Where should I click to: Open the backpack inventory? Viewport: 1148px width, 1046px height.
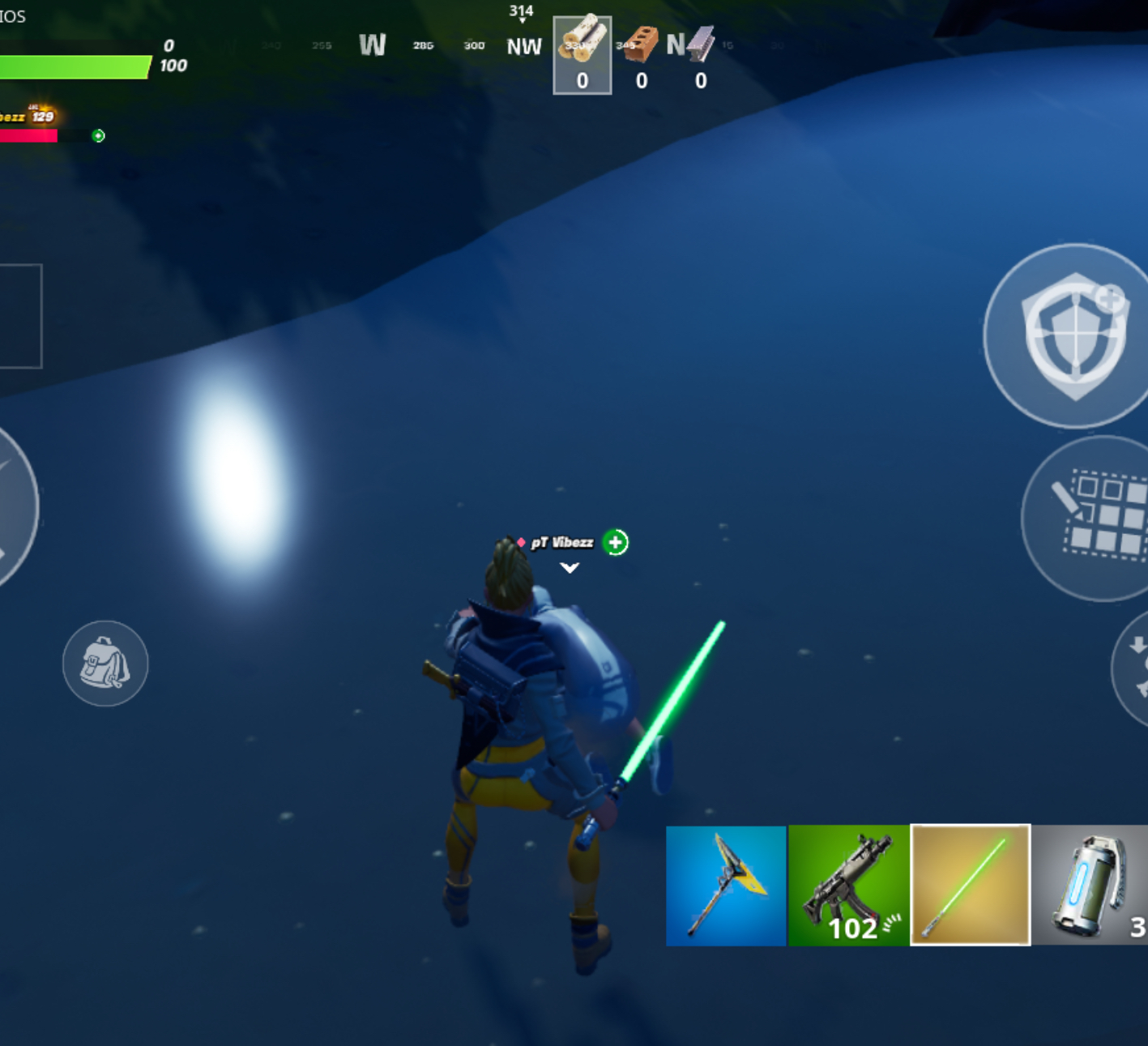tap(105, 664)
